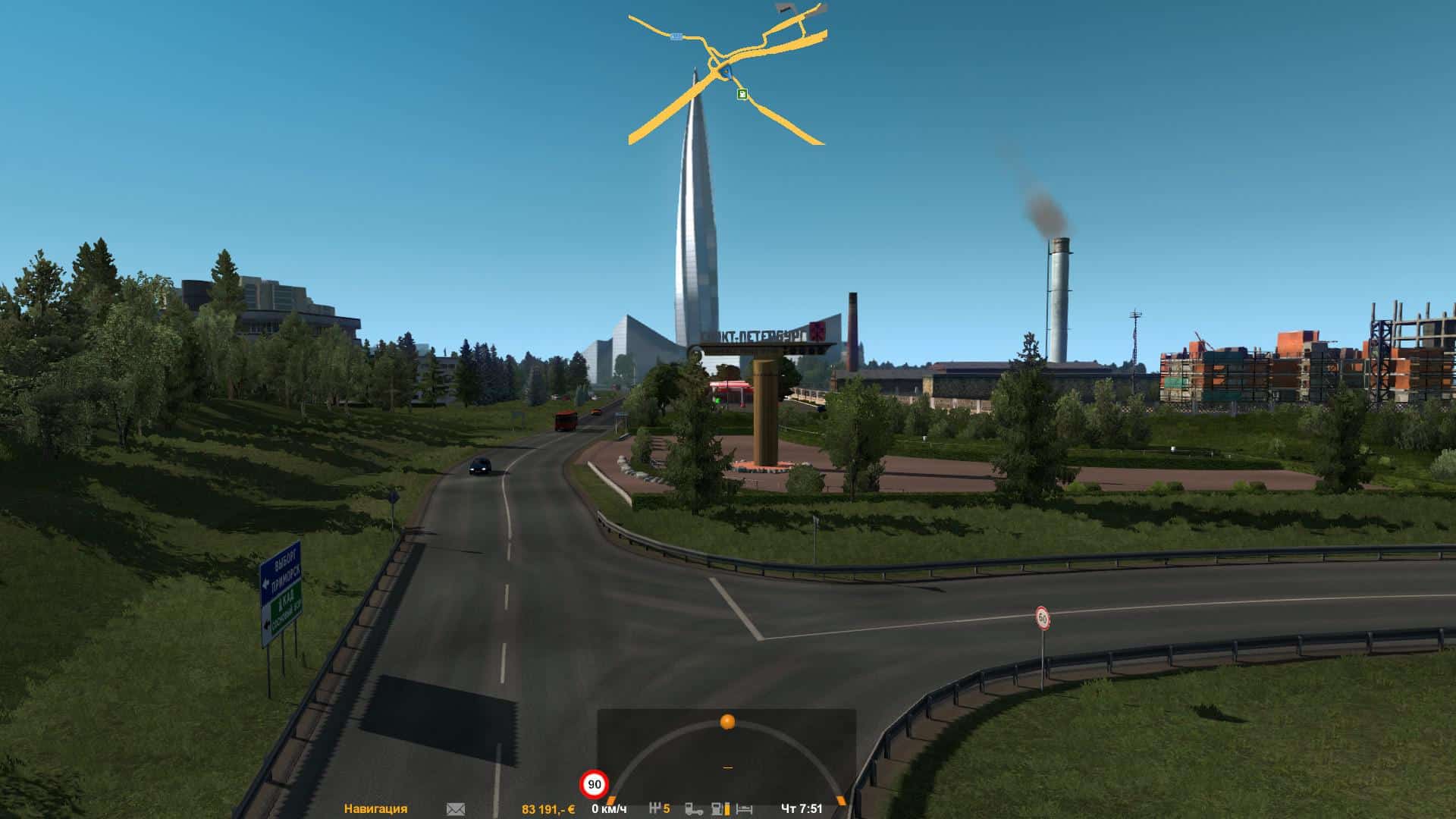Click the floating GPS road map overlay

pyautogui.click(x=726, y=74)
